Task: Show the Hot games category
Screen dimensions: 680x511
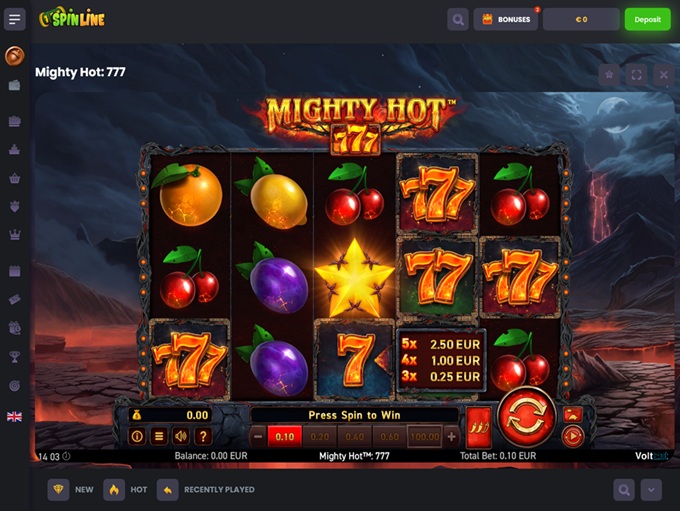Action: (126, 490)
